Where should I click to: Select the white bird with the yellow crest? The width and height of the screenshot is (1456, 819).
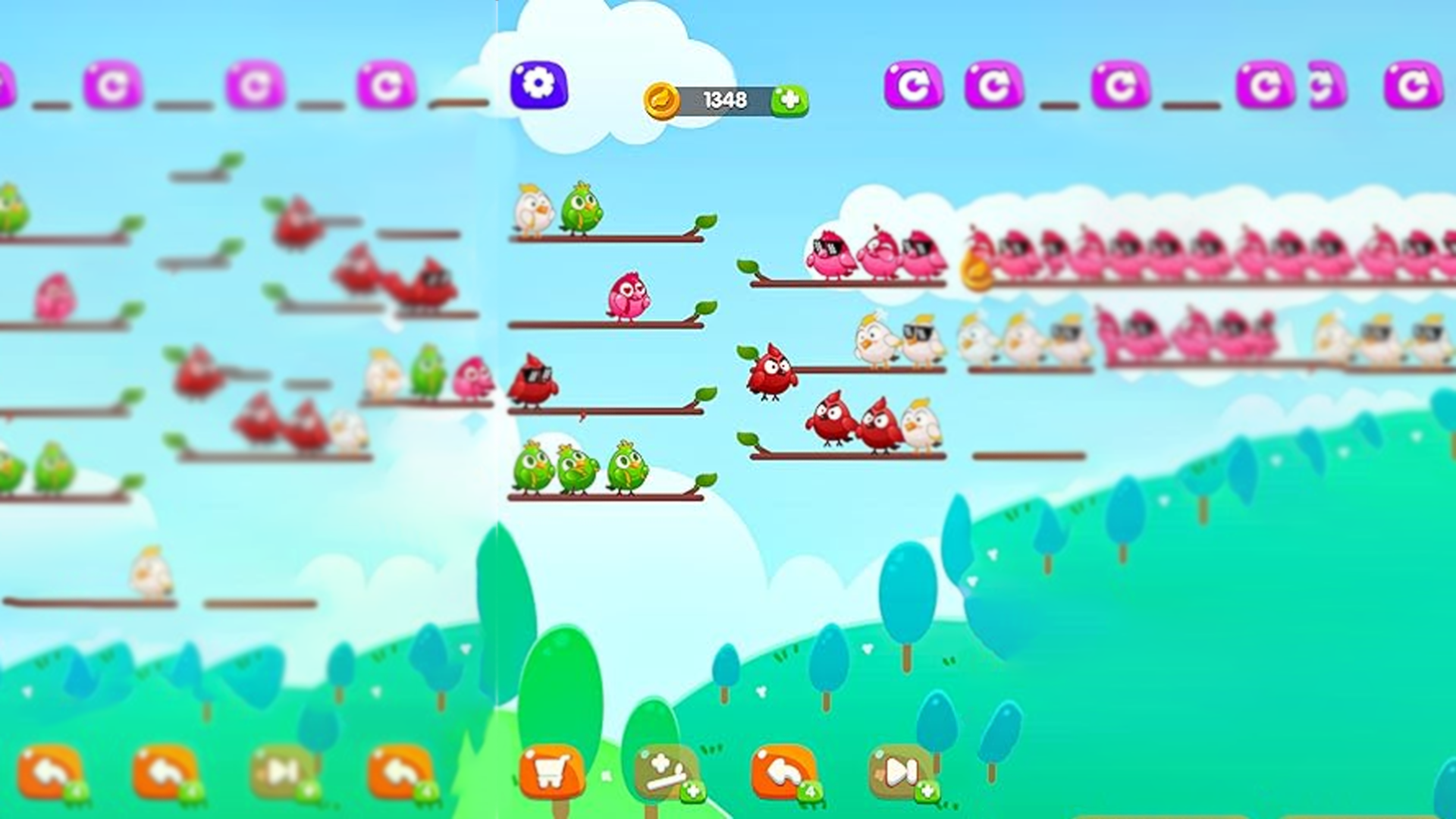(535, 211)
